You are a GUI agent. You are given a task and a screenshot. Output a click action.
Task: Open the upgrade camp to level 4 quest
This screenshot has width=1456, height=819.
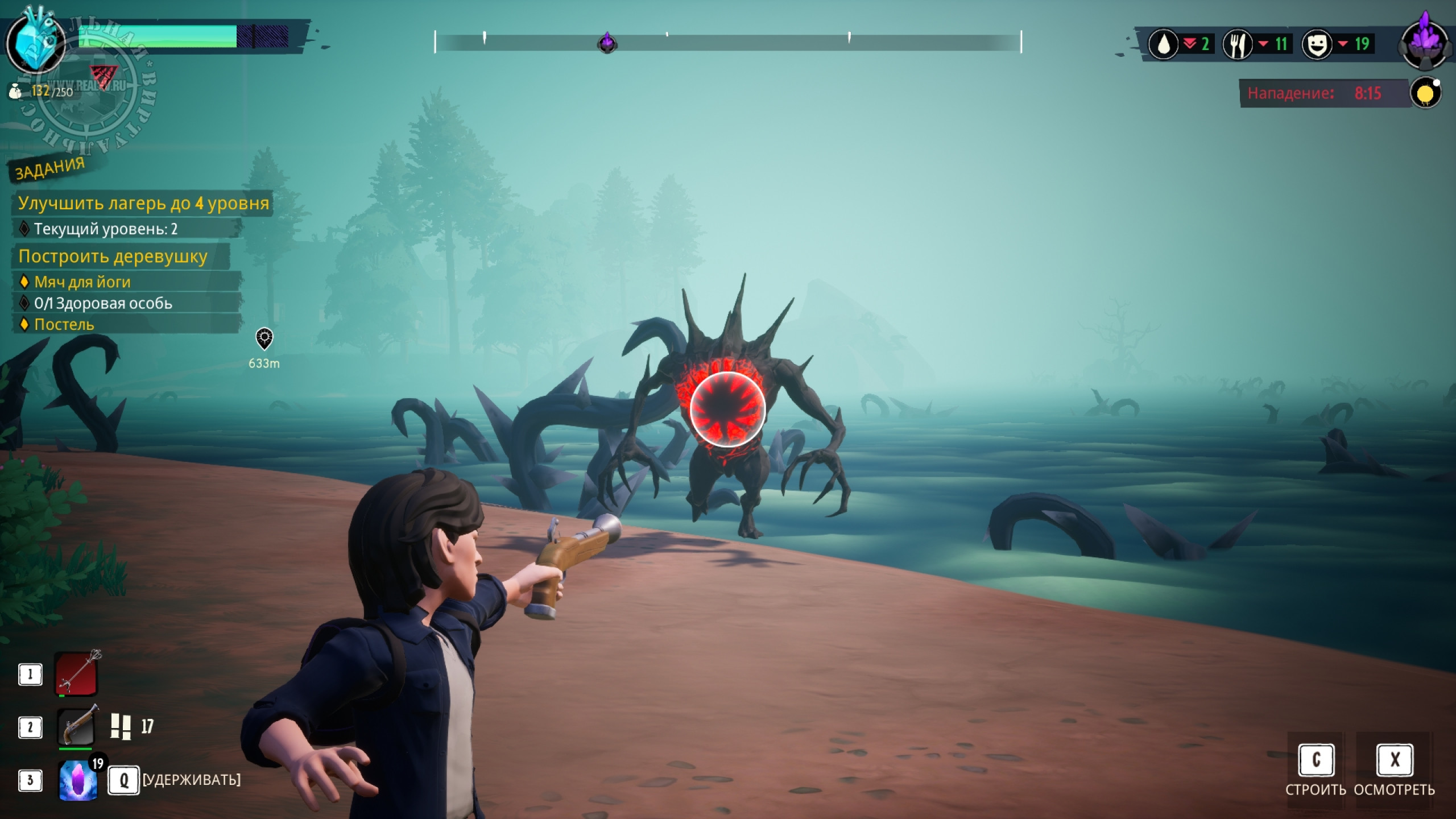143,203
